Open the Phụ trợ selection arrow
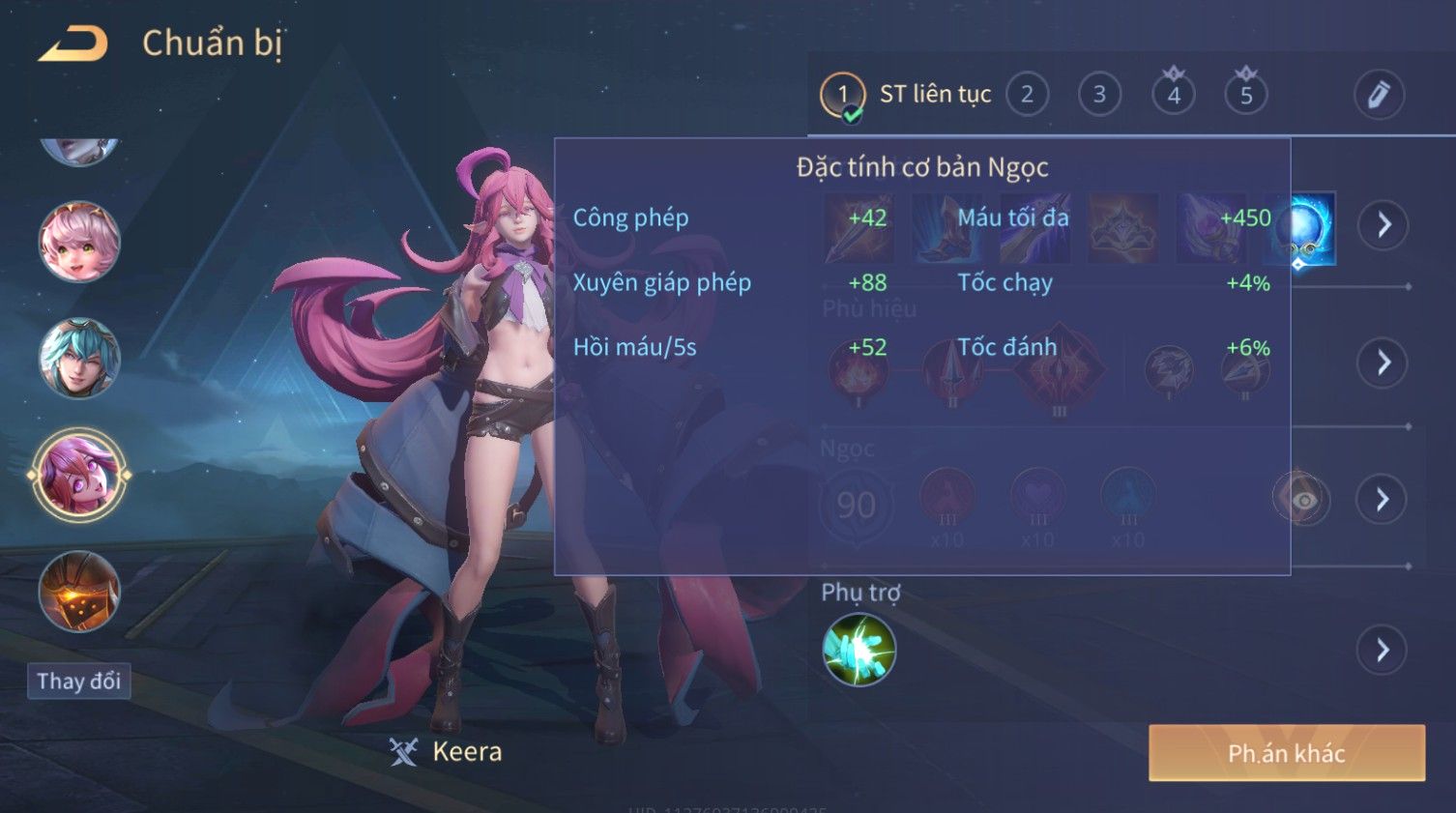This screenshot has height=813, width=1456. click(x=1383, y=650)
